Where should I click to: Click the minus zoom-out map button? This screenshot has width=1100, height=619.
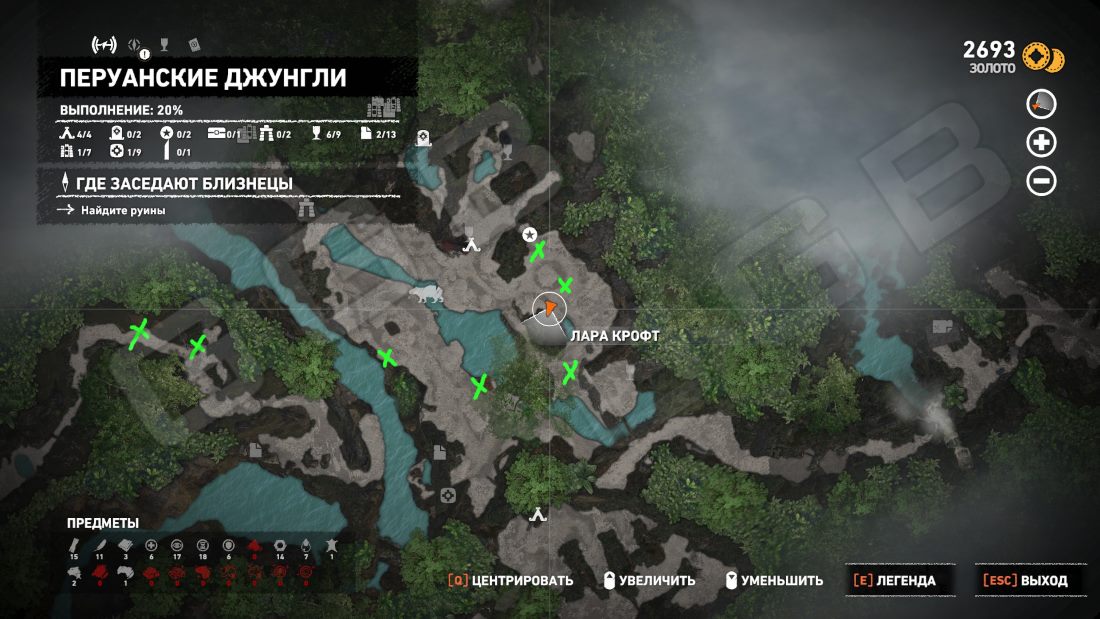(1042, 181)
